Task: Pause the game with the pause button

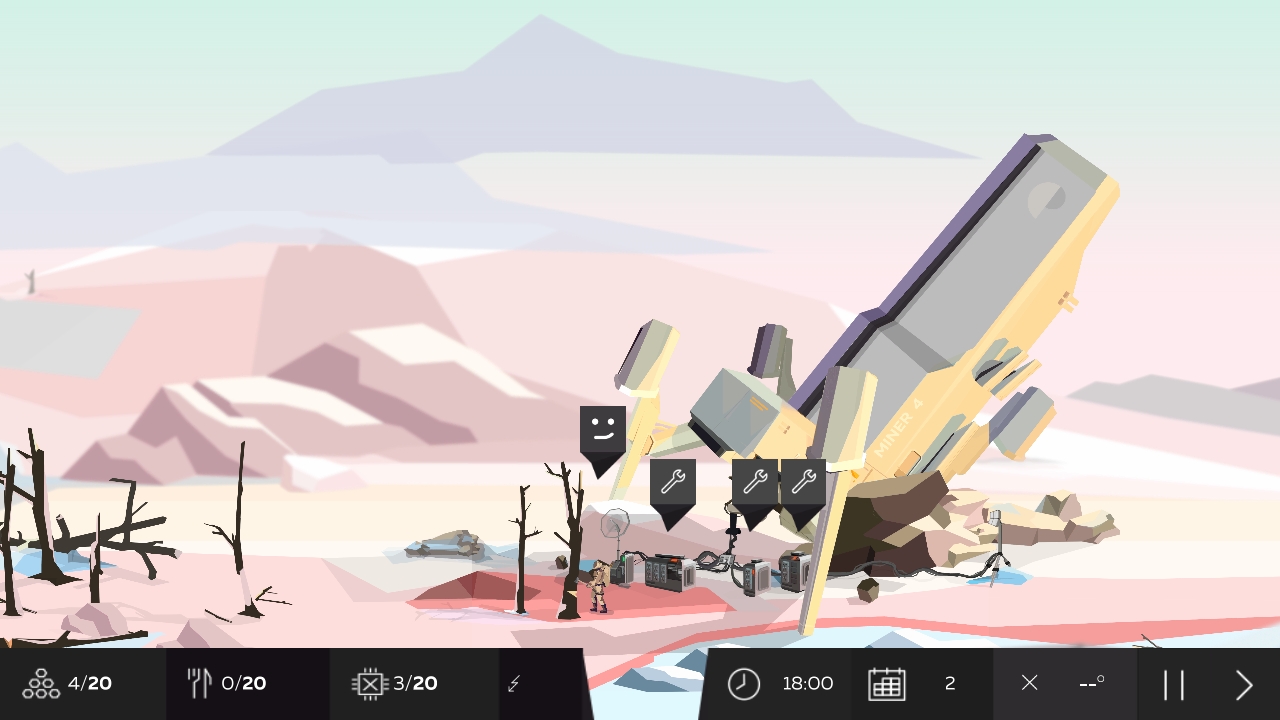Action: coord(1175,683)
